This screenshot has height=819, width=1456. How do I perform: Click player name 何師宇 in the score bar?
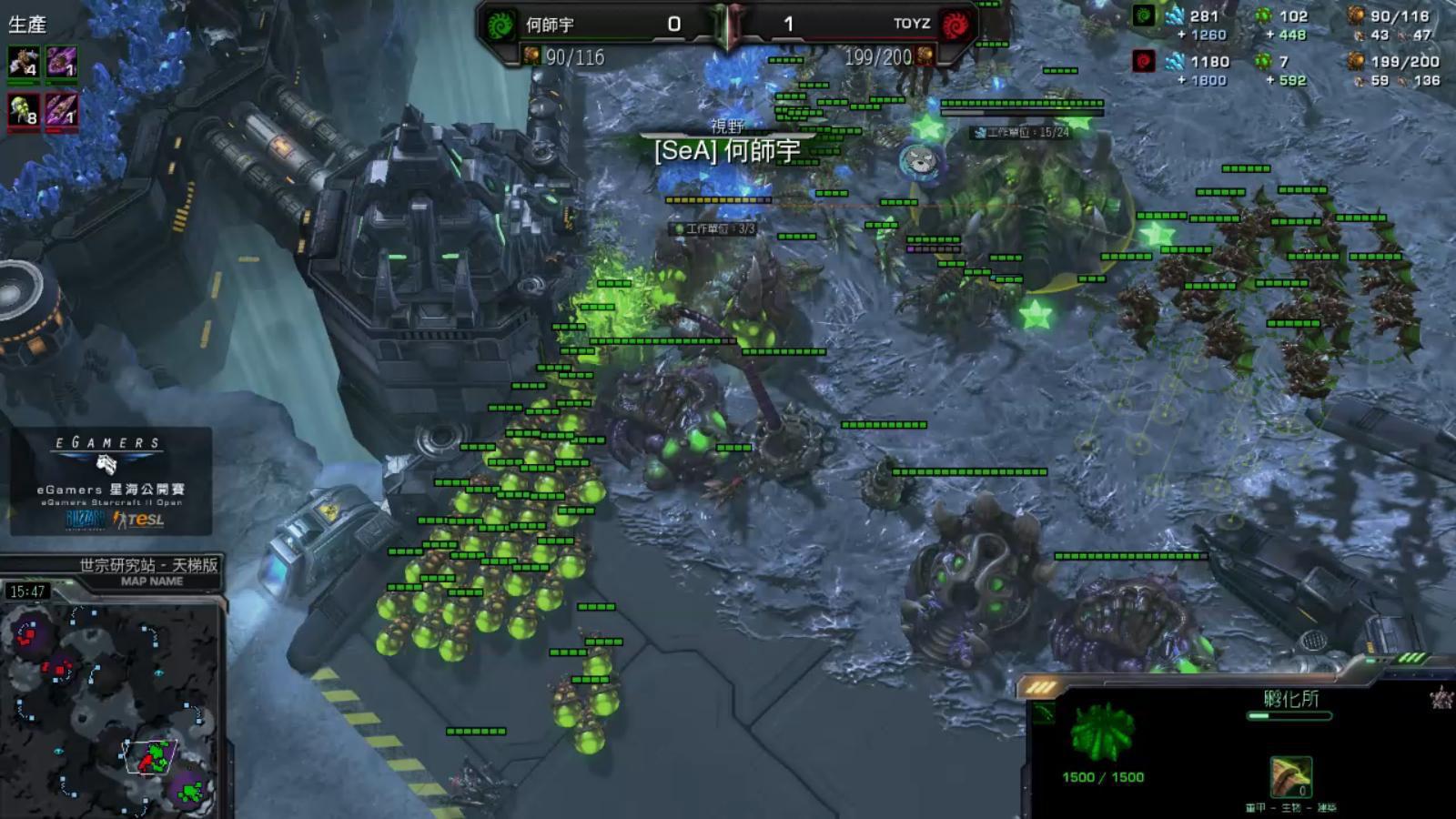tap(550, 25)
